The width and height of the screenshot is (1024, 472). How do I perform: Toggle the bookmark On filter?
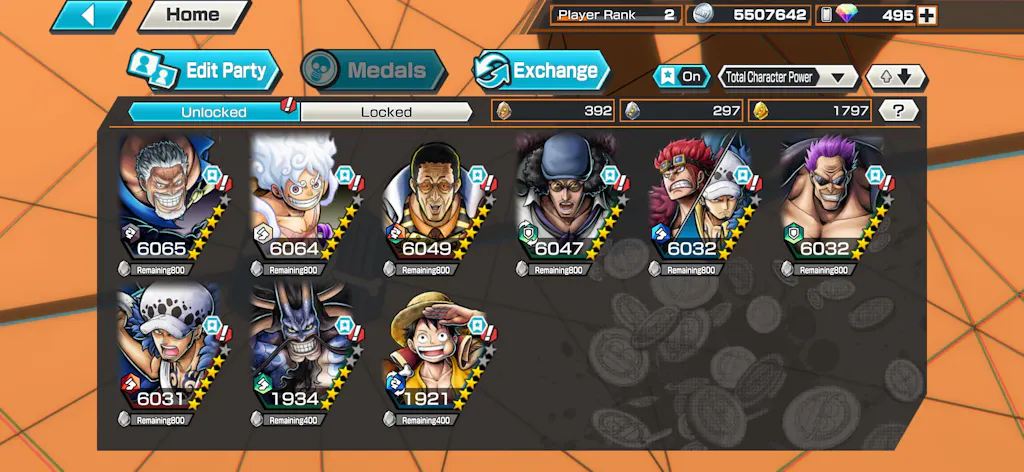[x=679, y=76]
